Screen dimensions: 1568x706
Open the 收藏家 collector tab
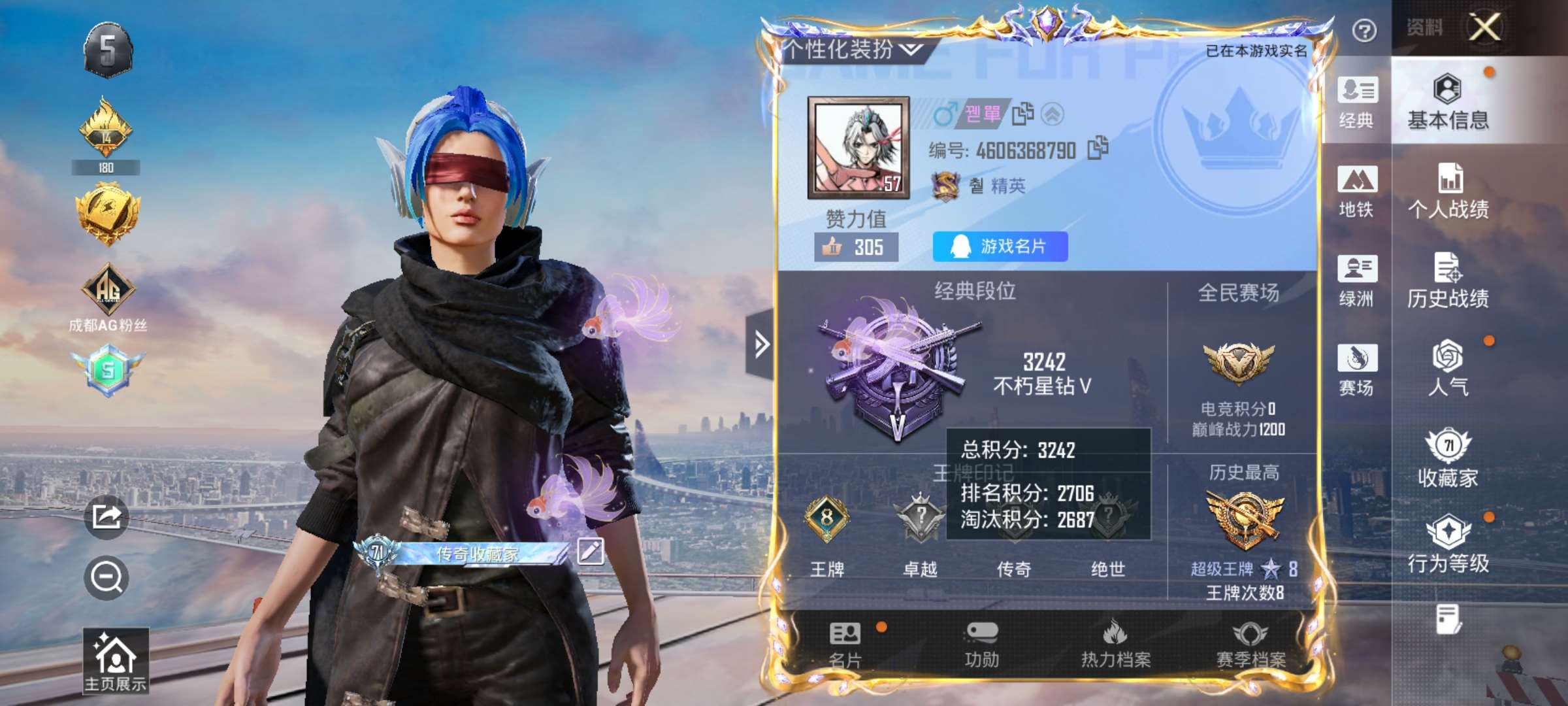point(1448,458)
